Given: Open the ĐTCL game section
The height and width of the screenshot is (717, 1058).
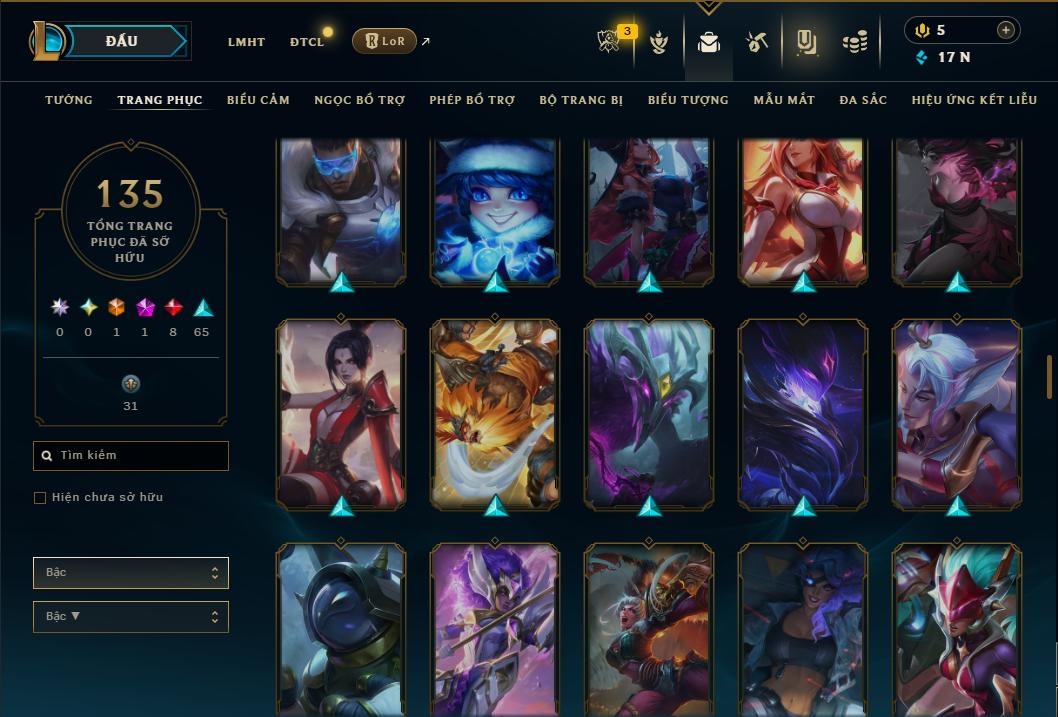Looking at the screenshot, I should click(307, 42).
